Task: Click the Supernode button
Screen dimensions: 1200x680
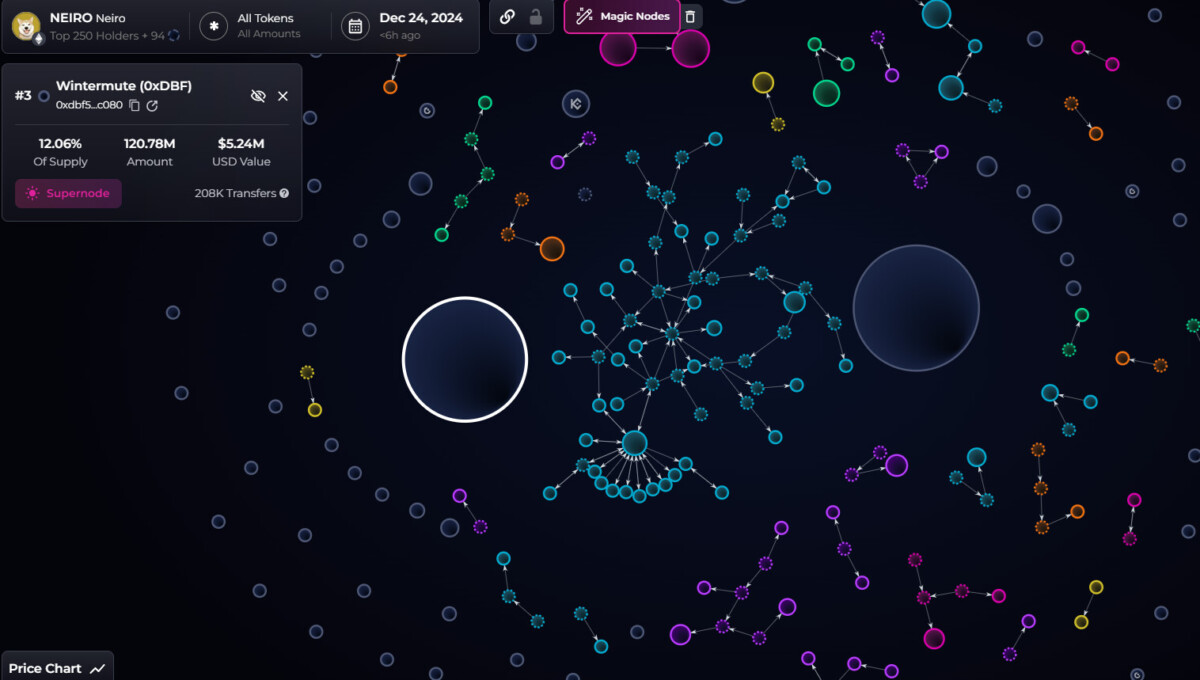Action: [68, 193]
